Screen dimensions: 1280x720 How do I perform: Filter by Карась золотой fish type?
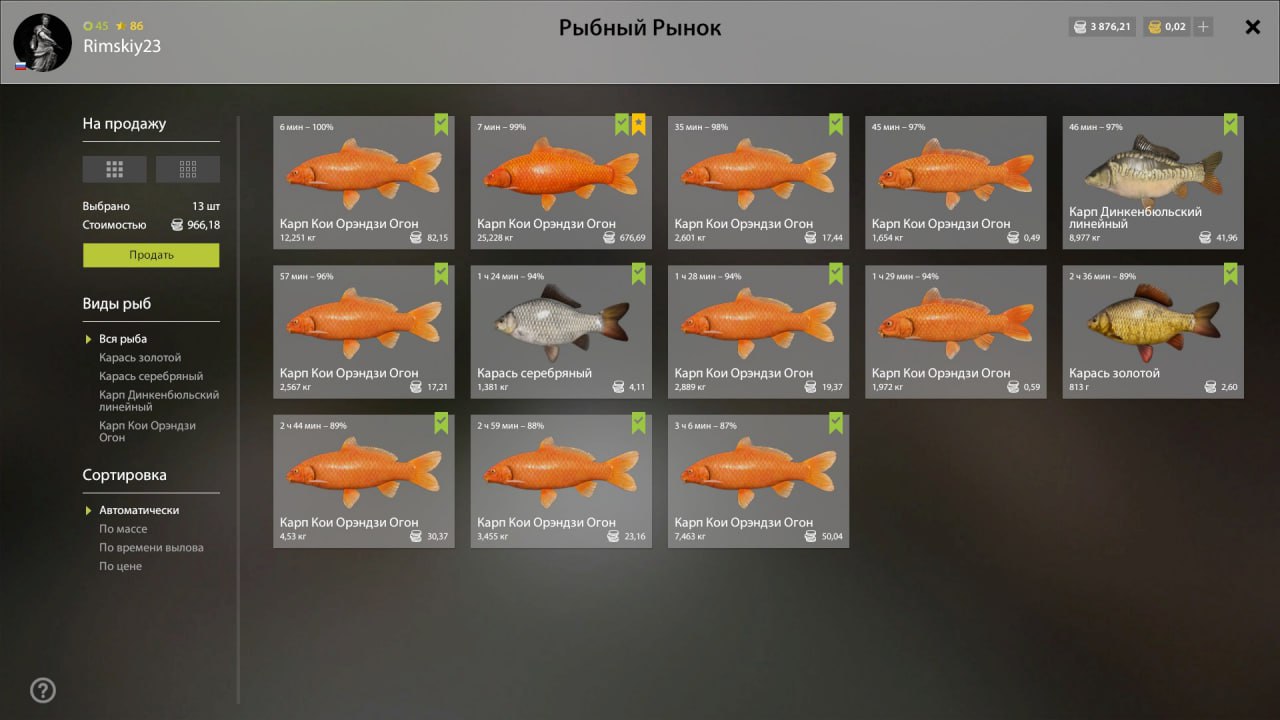click(140, 358)
